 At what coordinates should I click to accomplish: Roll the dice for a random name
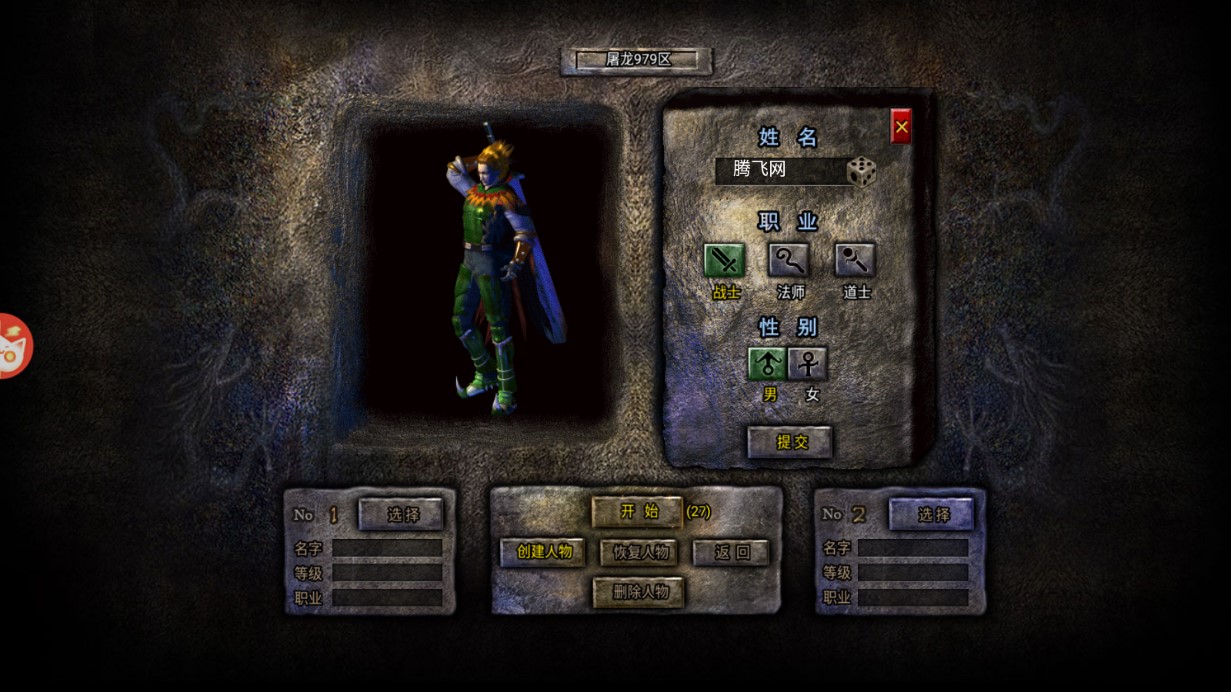pos(861,172)
